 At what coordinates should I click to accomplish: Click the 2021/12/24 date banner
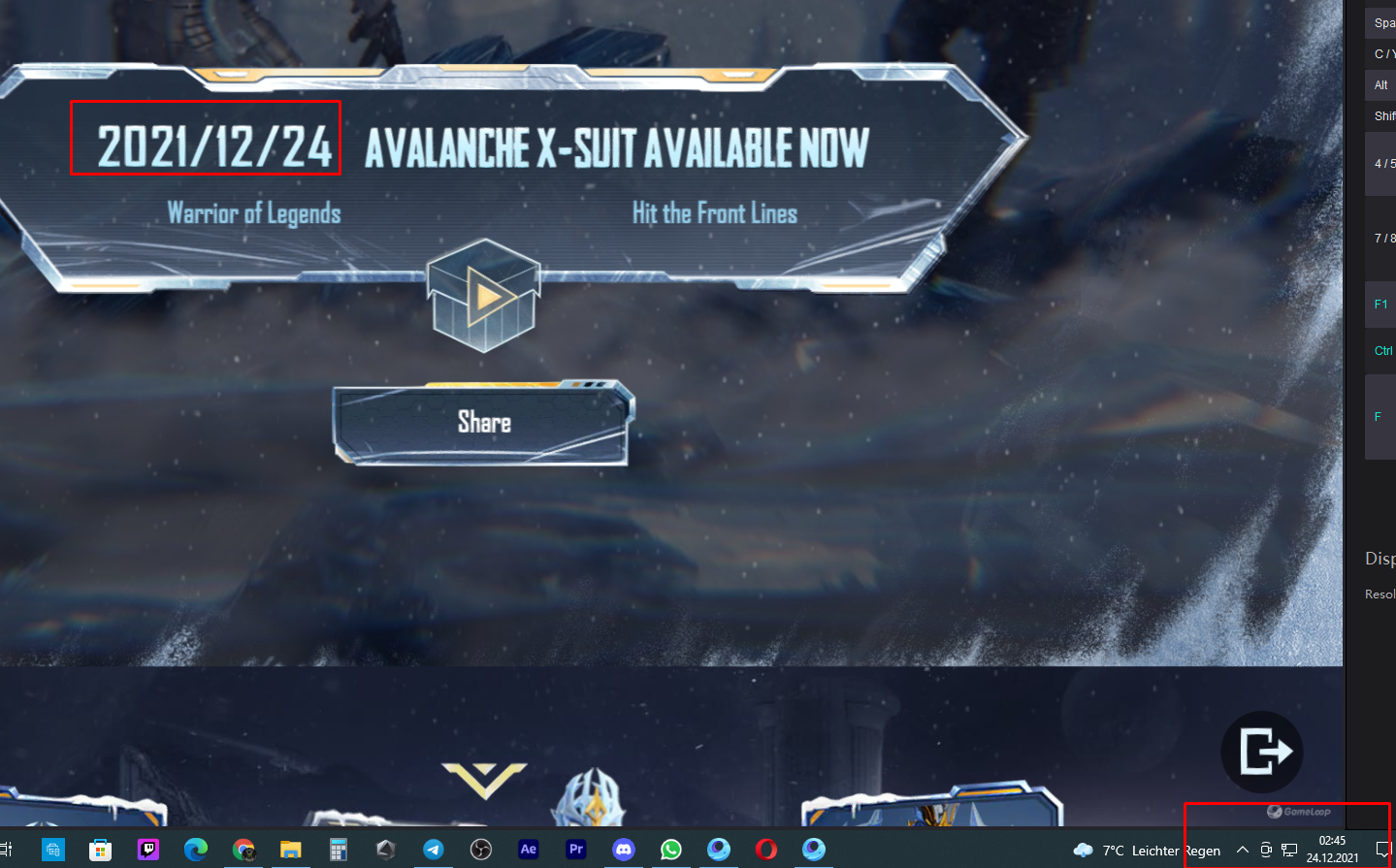[206, 139]
